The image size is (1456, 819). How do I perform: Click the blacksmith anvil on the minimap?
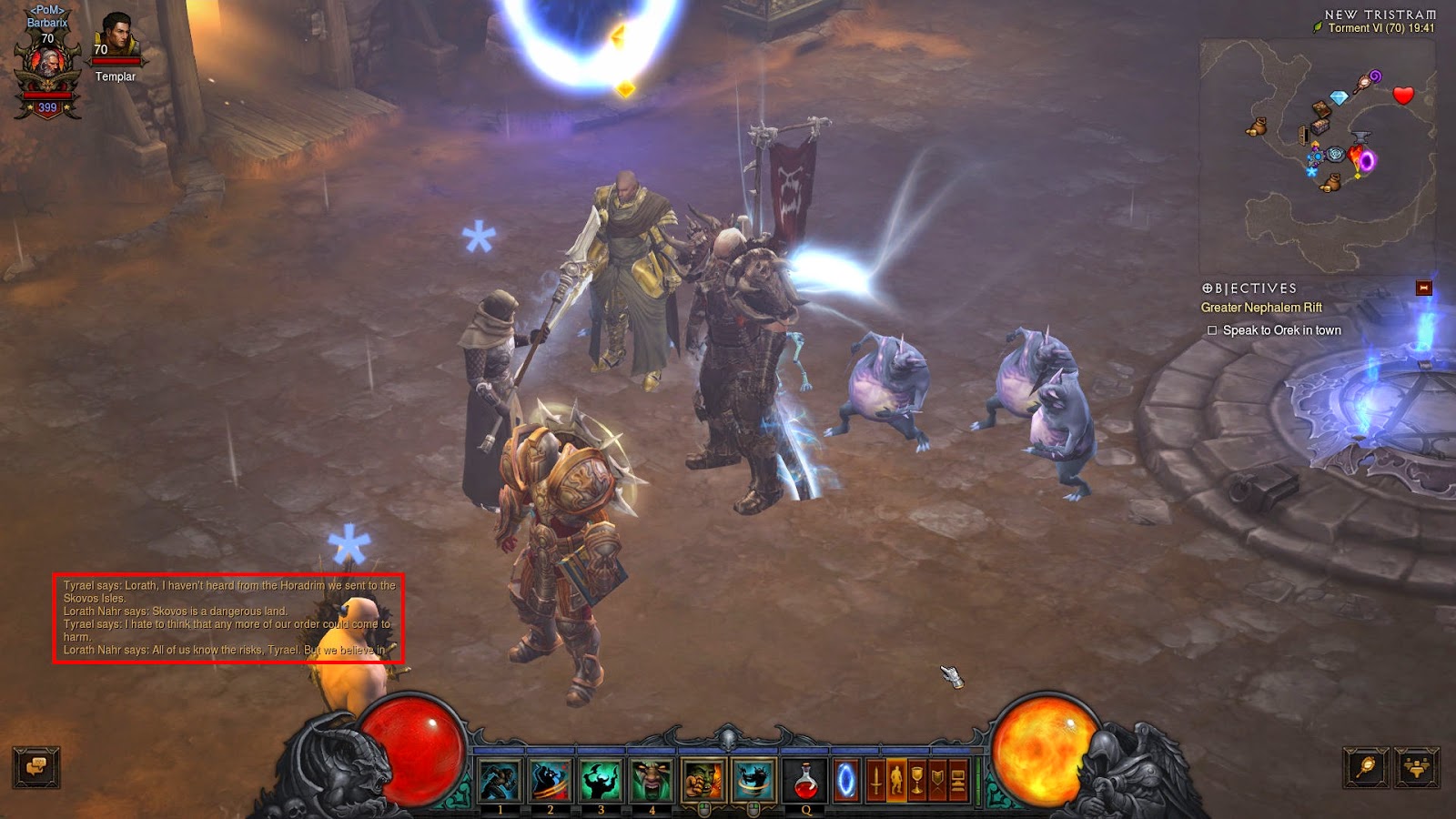(x=1360, y=137)
